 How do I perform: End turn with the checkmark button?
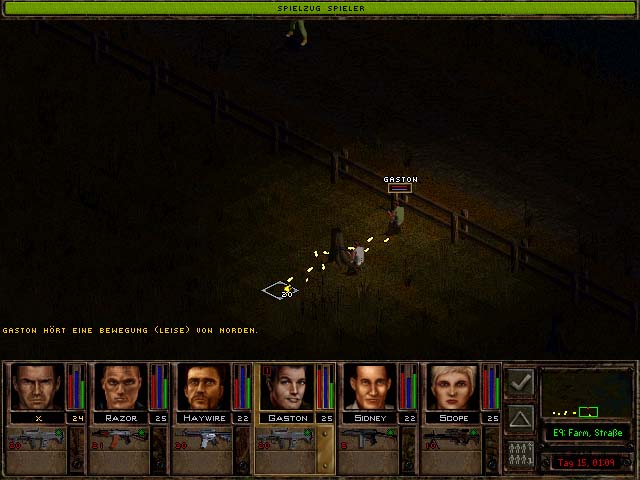tap(520, 383)
